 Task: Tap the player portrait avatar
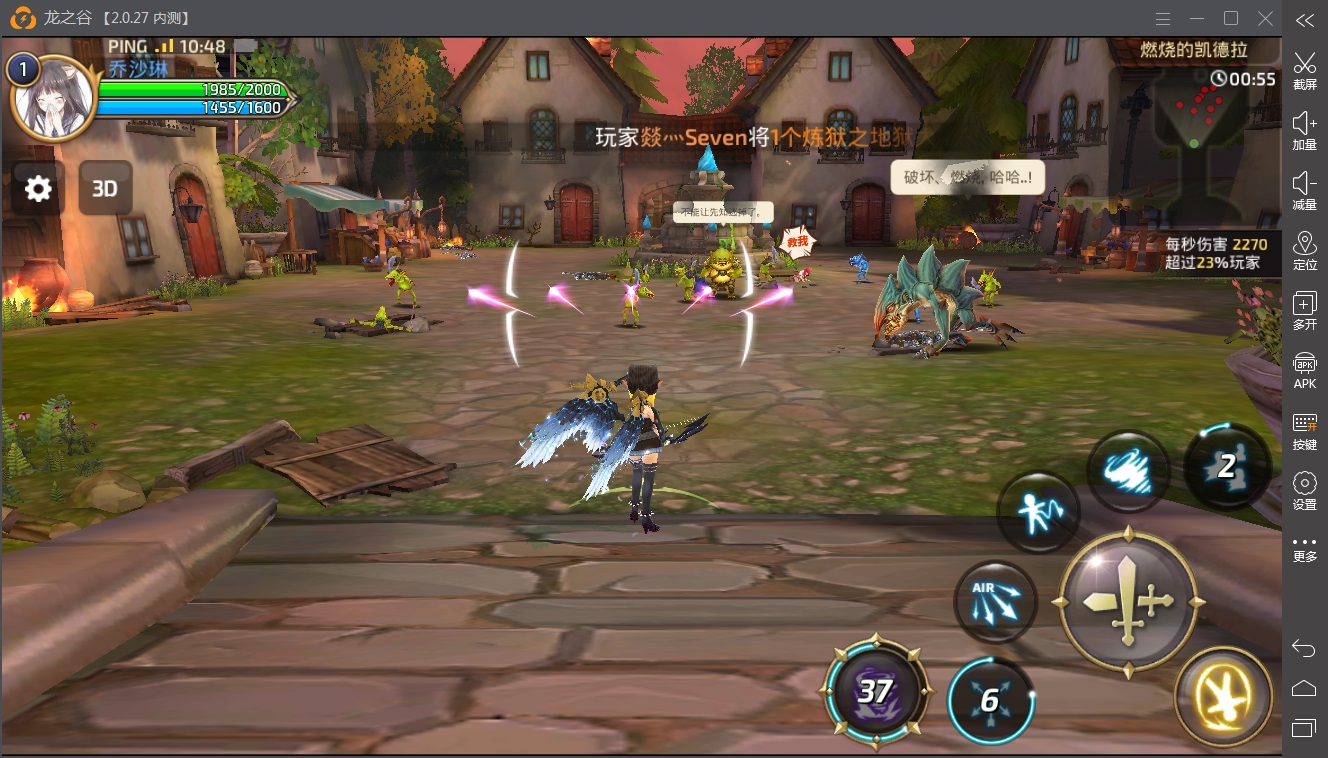coord(53,99)
